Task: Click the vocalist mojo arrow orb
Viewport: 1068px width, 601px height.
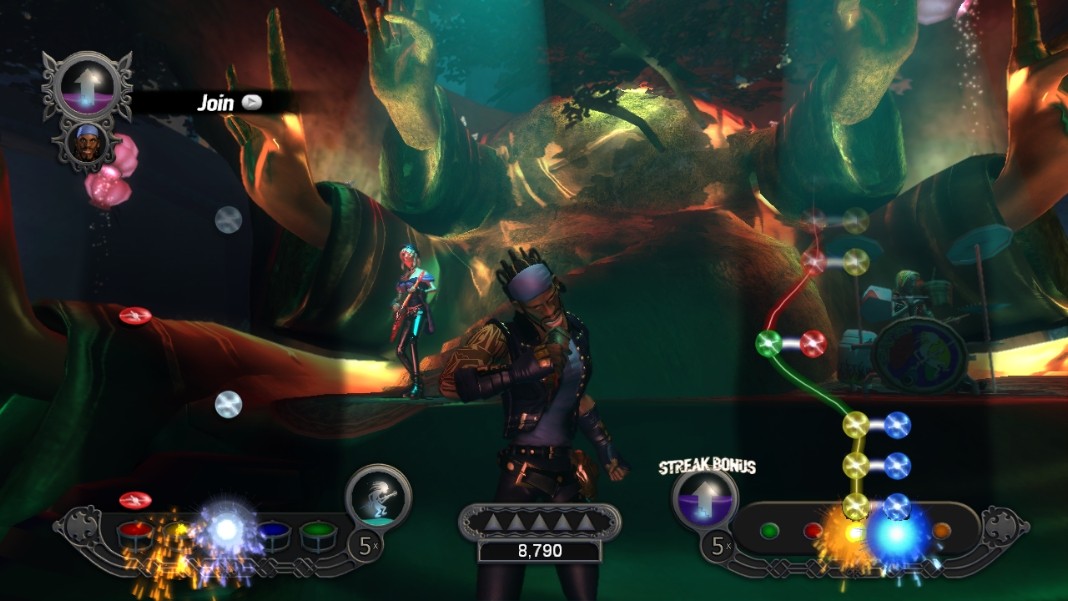Action: point(87,85)
